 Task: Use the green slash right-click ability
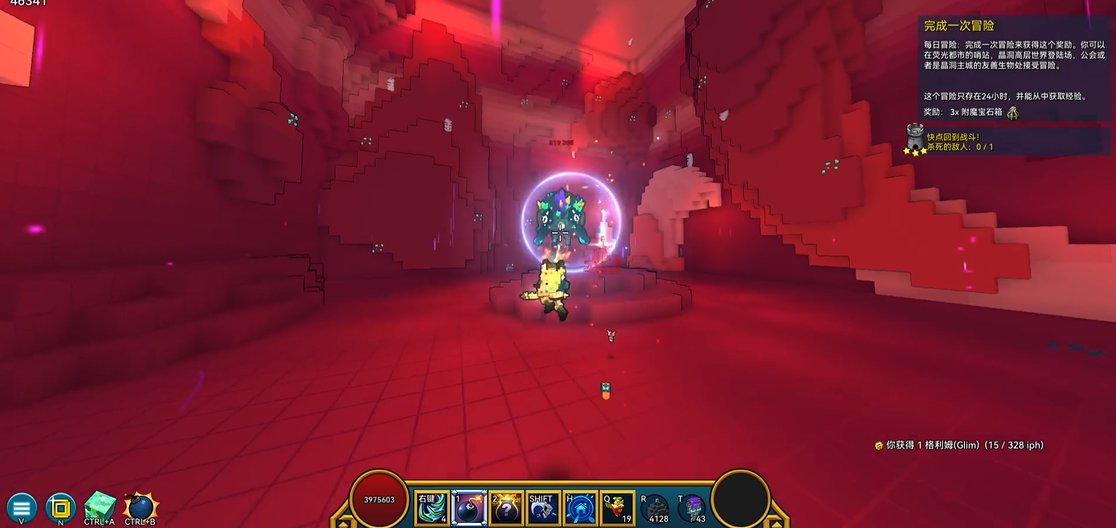pos(432,507)
